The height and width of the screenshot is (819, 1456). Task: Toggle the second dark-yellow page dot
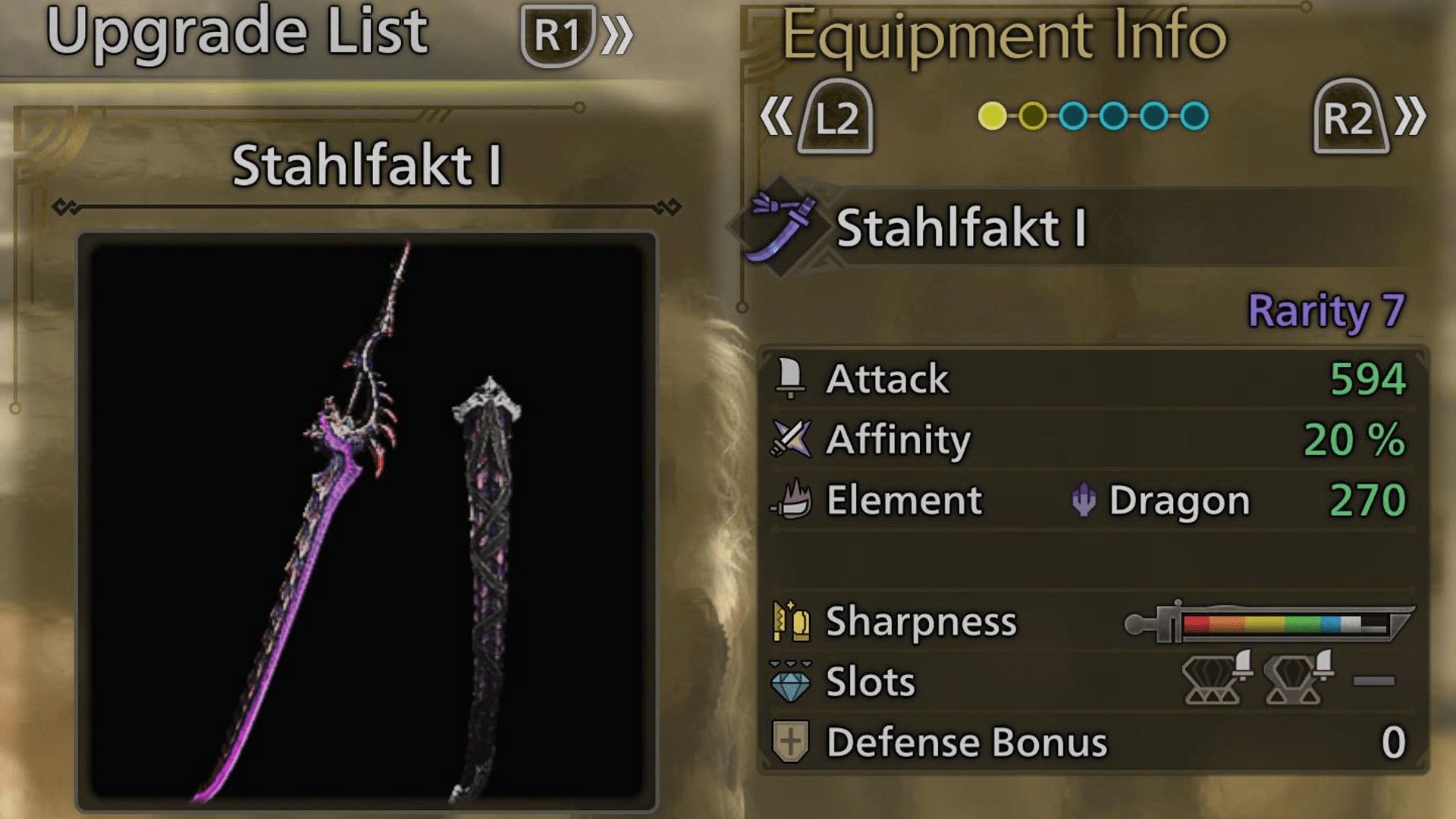[x=1034, y=115]
